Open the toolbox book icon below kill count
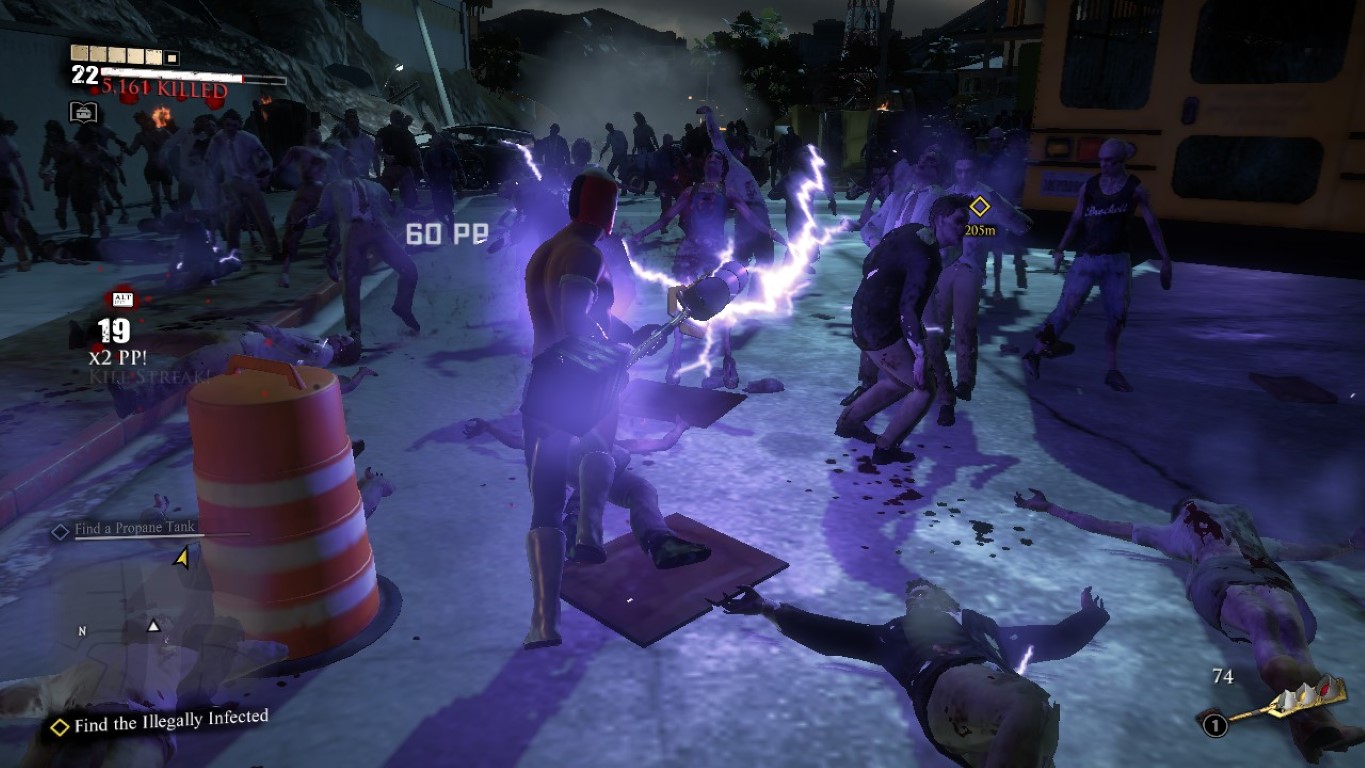1365x768 pixels. pos(83,112)
